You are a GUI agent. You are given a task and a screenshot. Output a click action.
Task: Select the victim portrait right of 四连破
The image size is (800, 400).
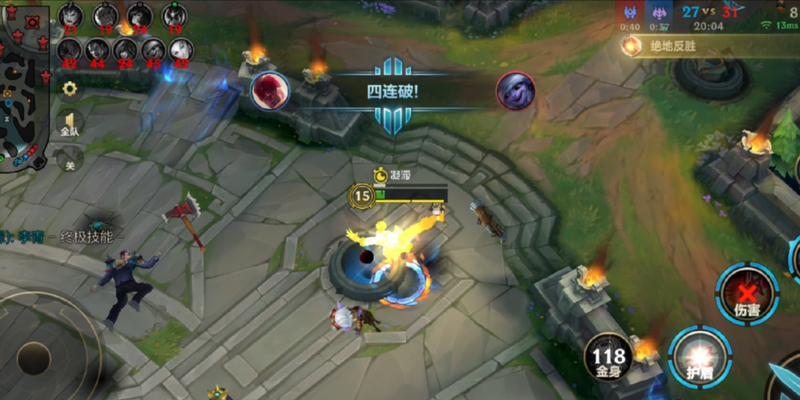pos(516,91)
